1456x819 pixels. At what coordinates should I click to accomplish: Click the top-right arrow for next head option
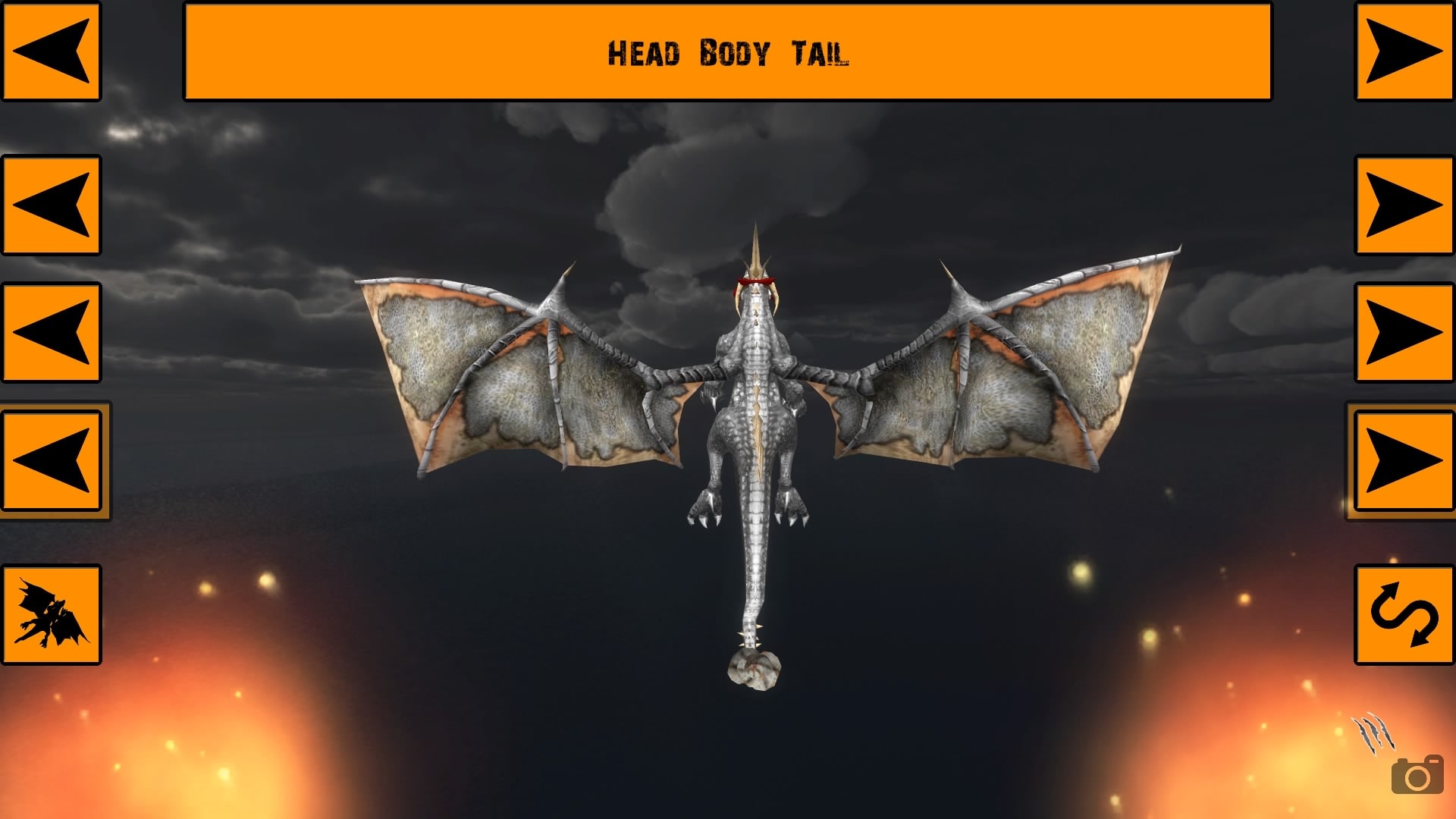(1402, 49)
